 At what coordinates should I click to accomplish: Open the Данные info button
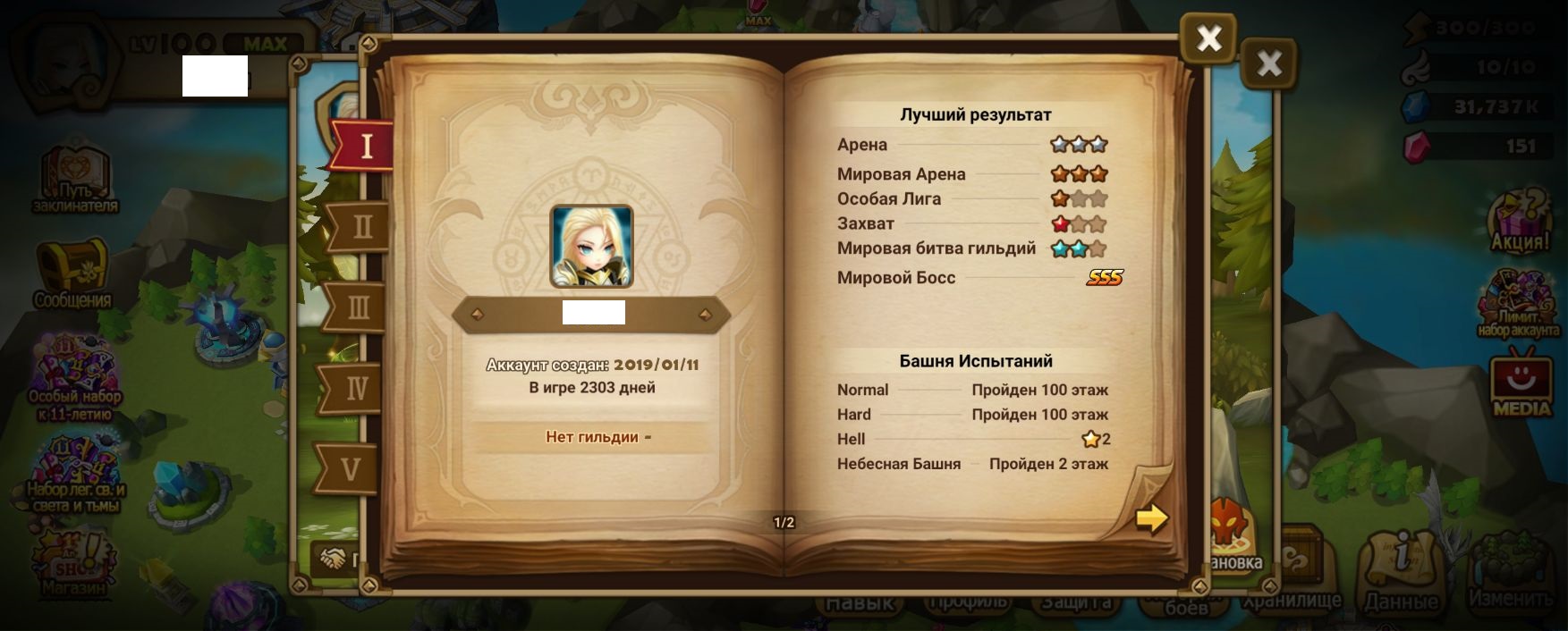tap(1401, 572)
